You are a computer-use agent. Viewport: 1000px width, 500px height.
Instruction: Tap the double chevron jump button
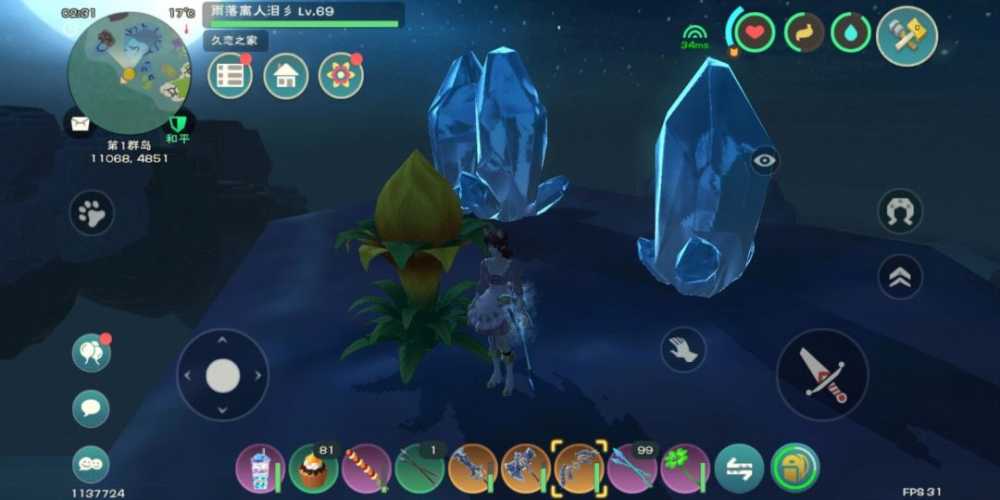coord(900,277)
